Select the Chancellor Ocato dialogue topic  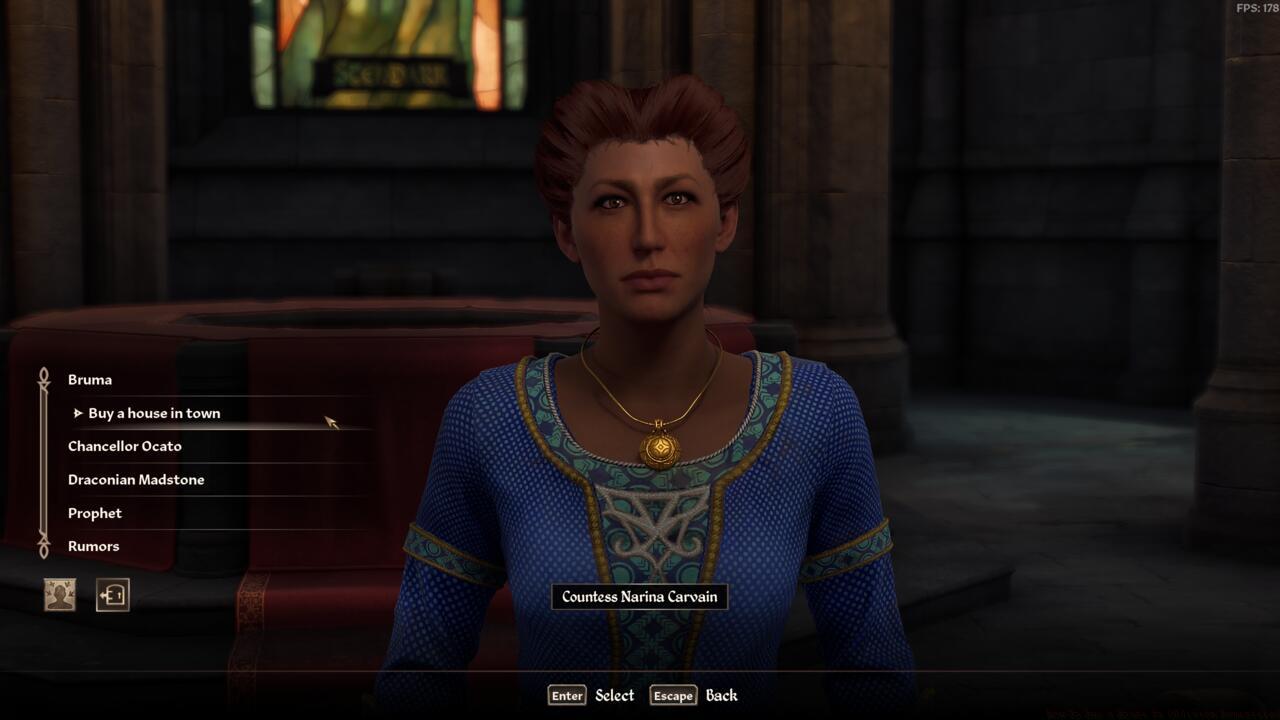(x=125, y=446)
